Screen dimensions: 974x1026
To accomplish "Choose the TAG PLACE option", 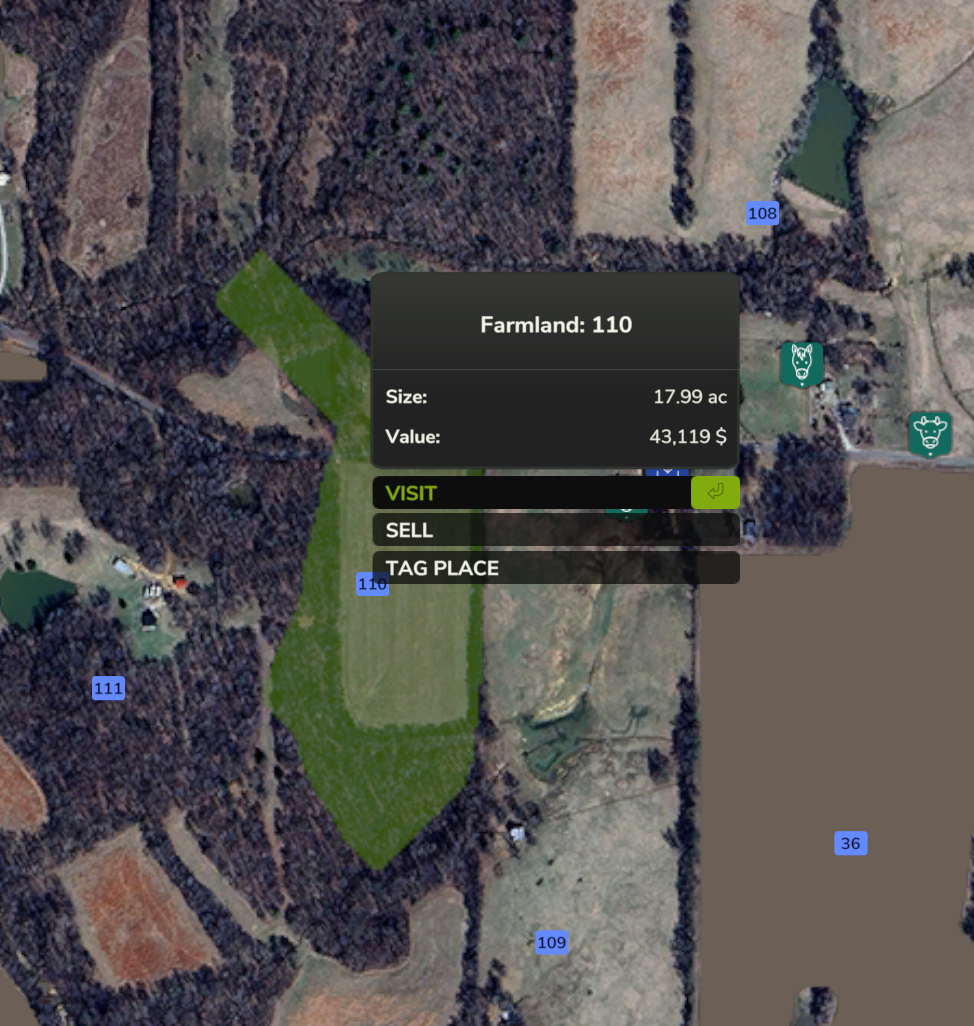I will point(555,568).
